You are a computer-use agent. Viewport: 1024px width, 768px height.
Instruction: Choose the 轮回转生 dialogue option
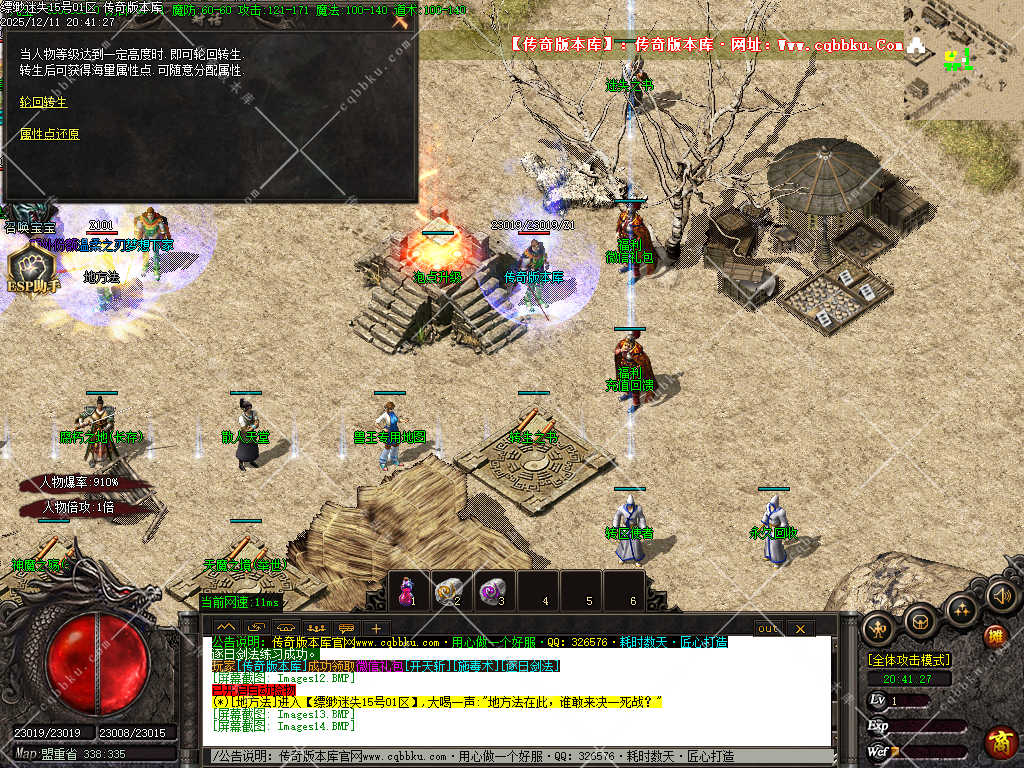(44, 102)
